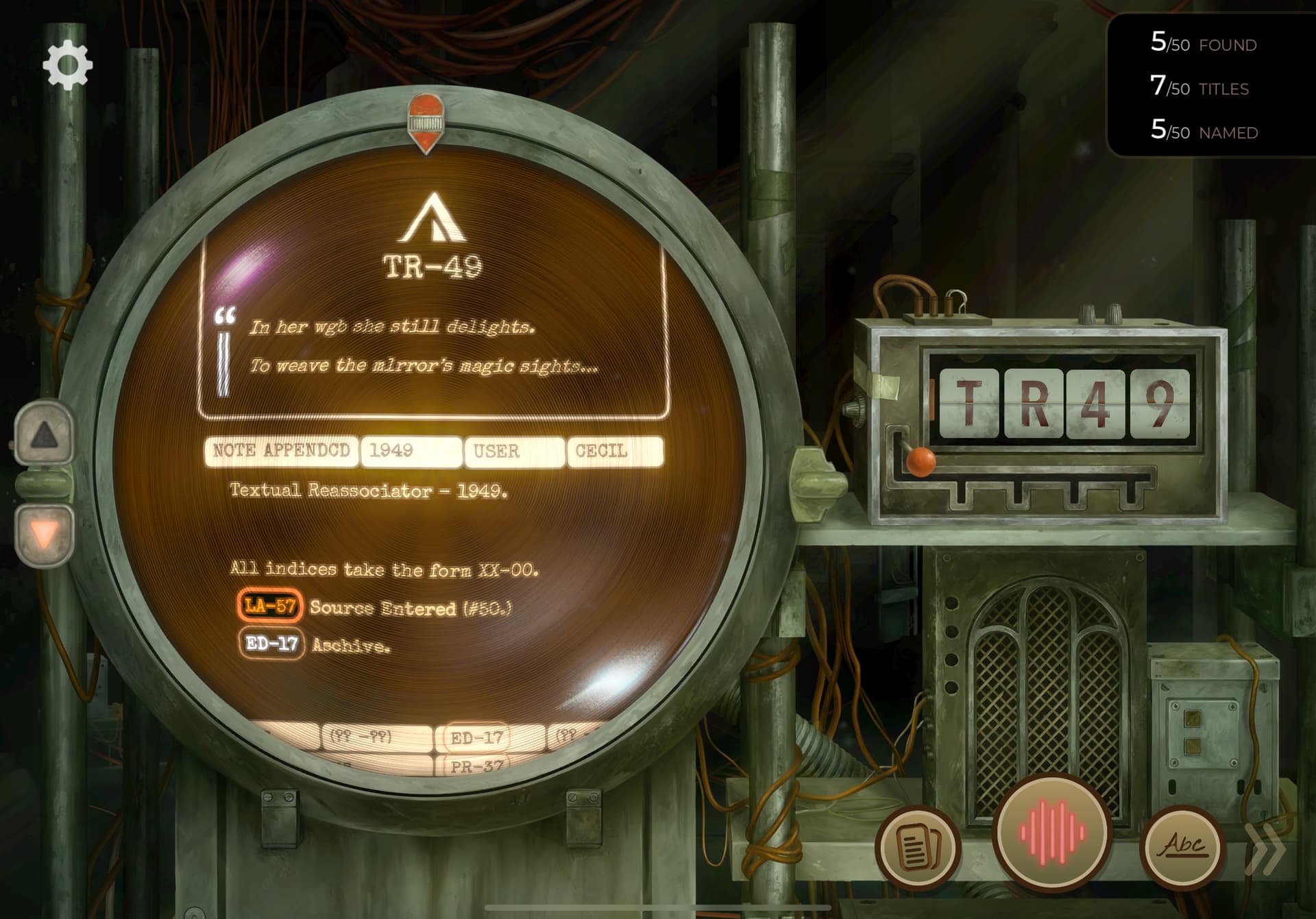This screenshot has width=1316, height=919.
Task: Open the settings gear menu
Action: point(67,66)
